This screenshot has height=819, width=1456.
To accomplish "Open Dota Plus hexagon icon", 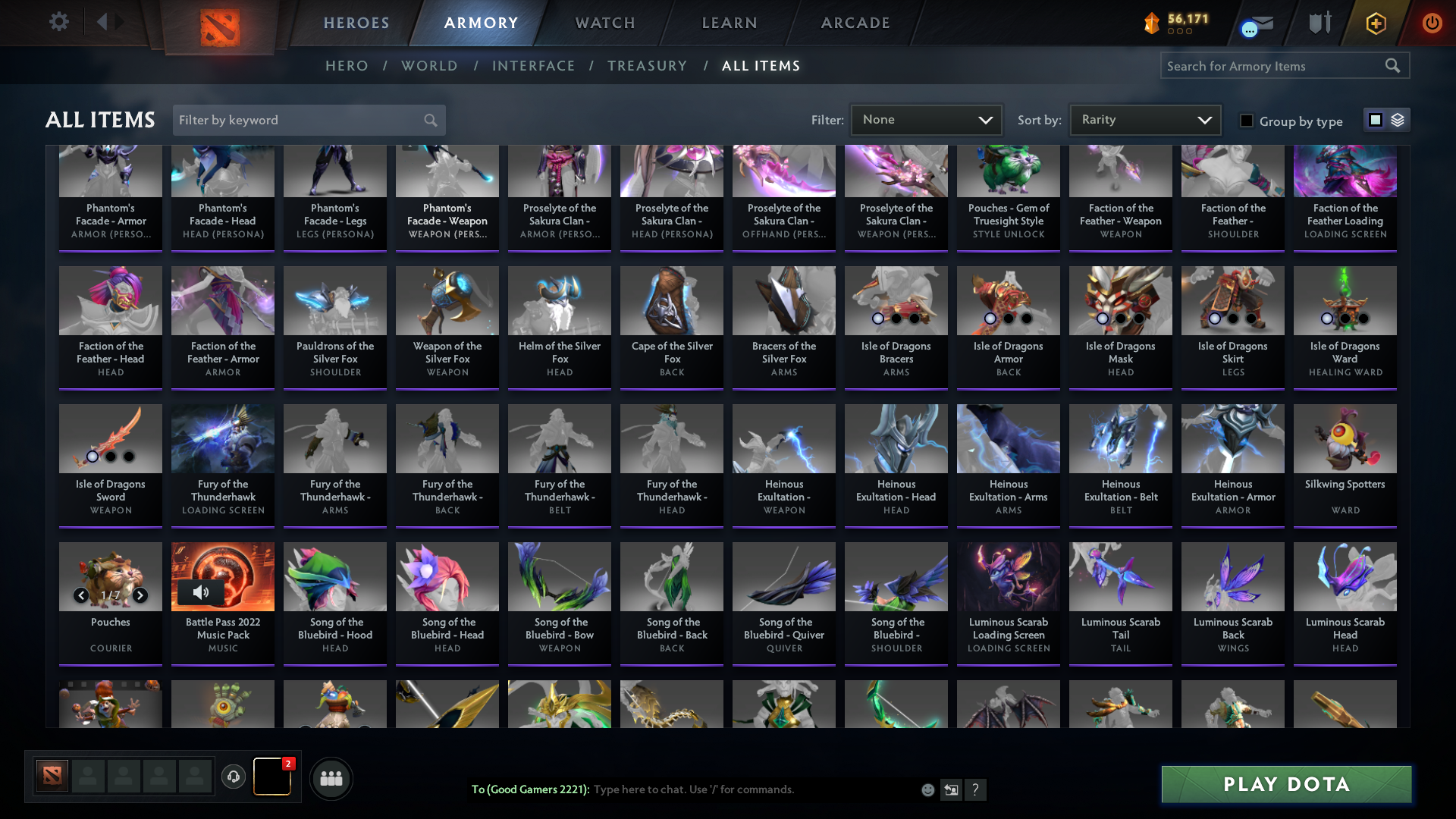I will (1376, 23).
